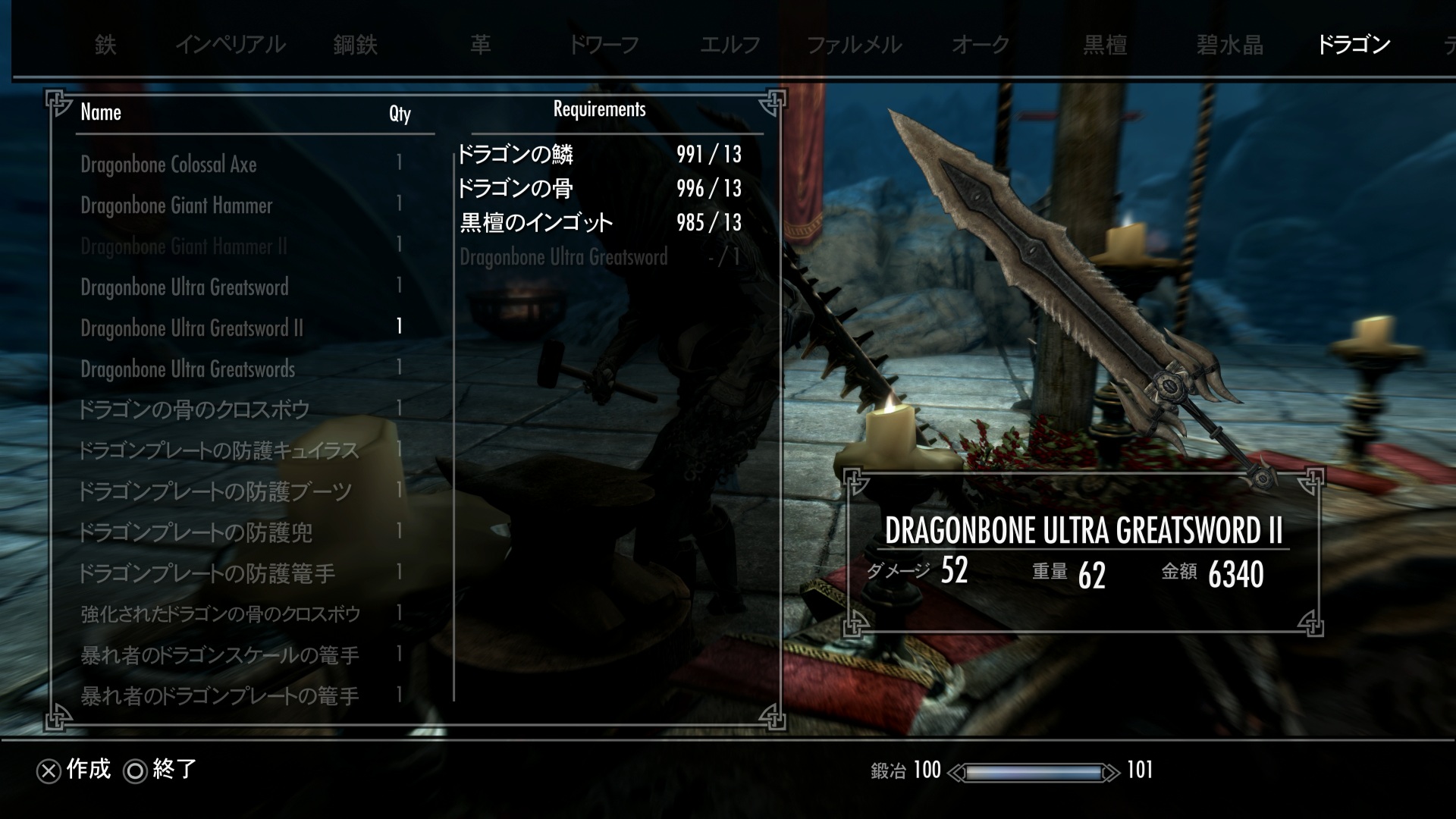Open the インペリアル category tab

click(x=230, y=45)
